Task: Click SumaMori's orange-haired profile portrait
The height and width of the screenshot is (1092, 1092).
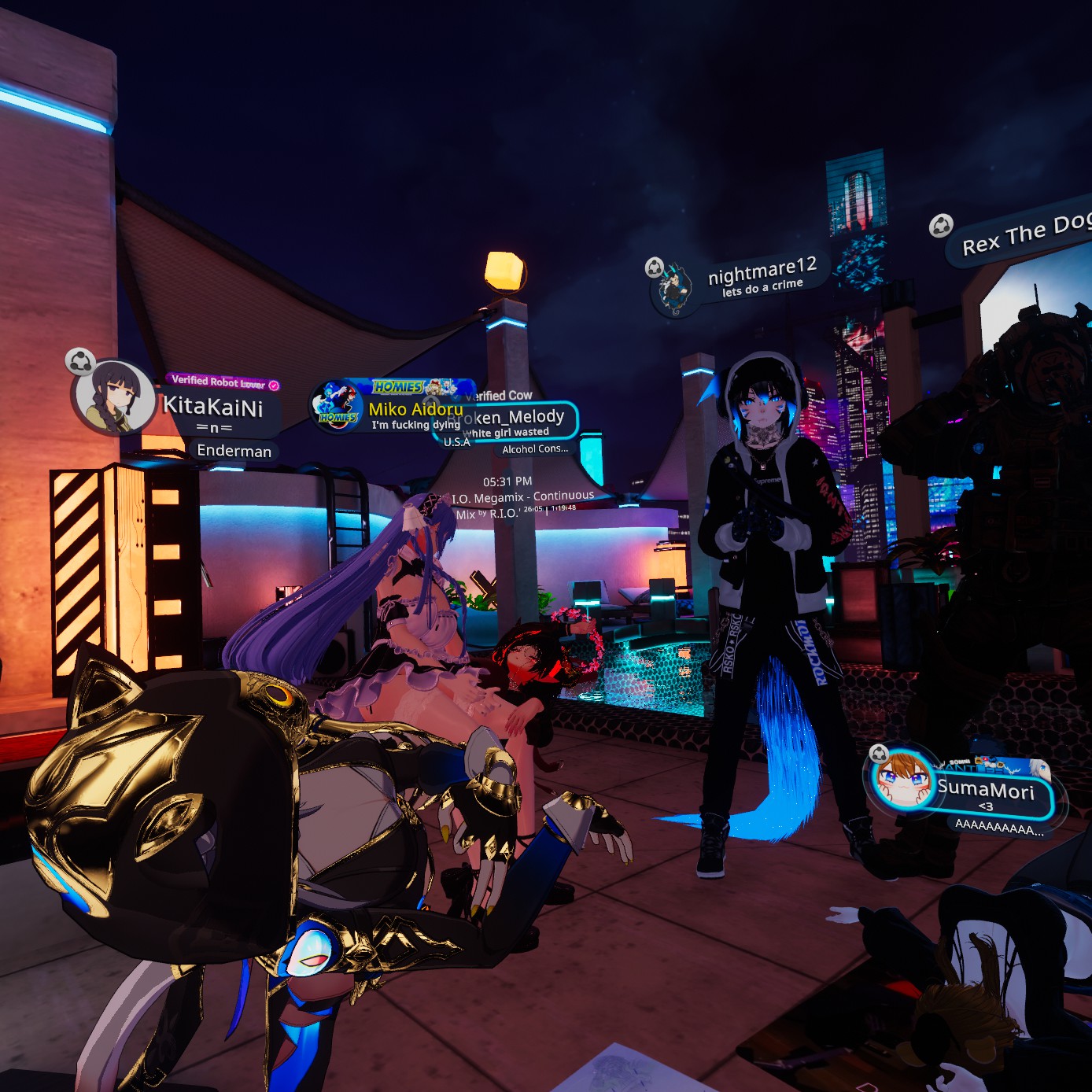Action: pos(902,780)
